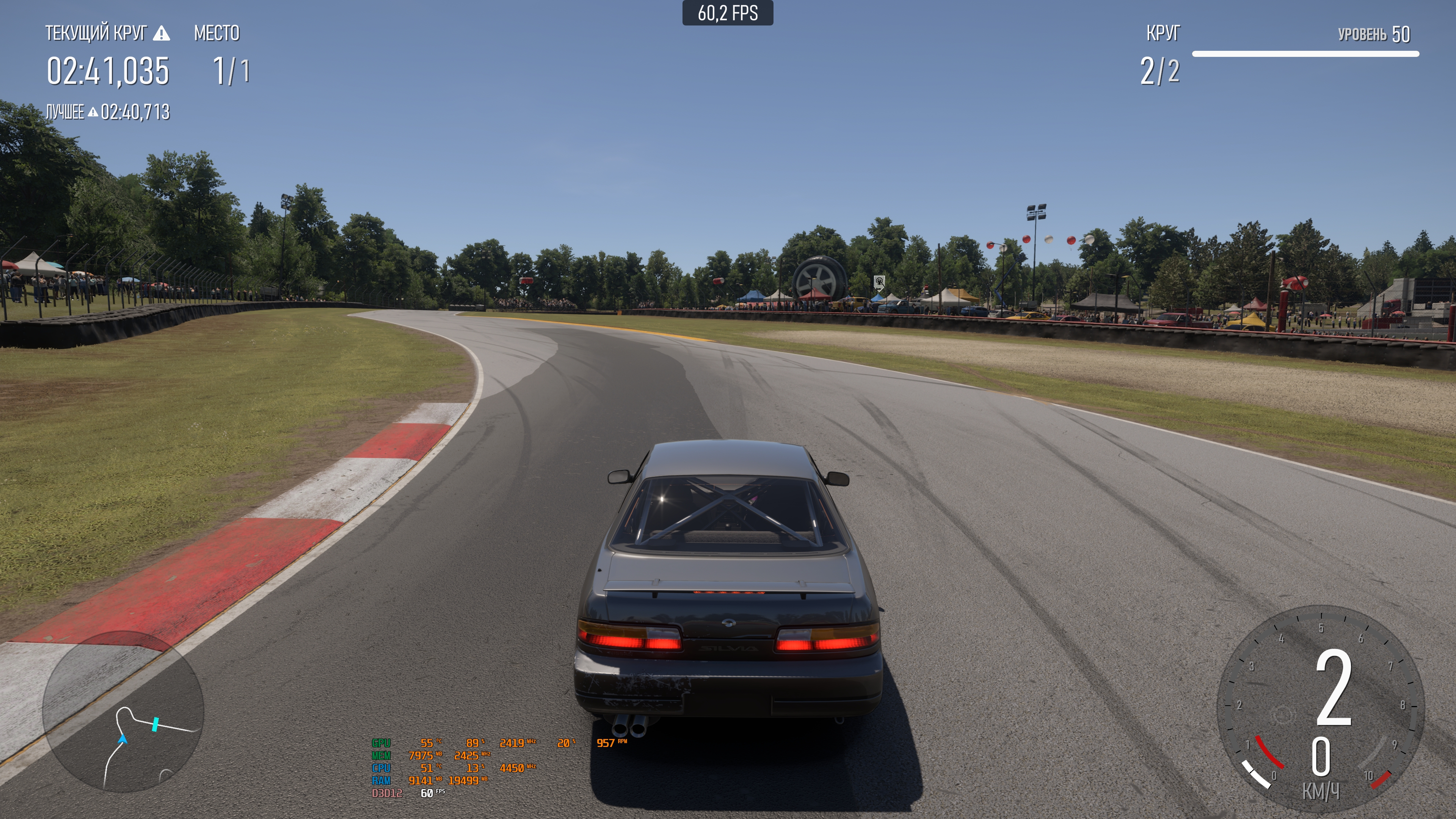Viewport: 1456px width, 819px height.
Task: Select the blue player arrow on minimap
Action: point(122,739)
